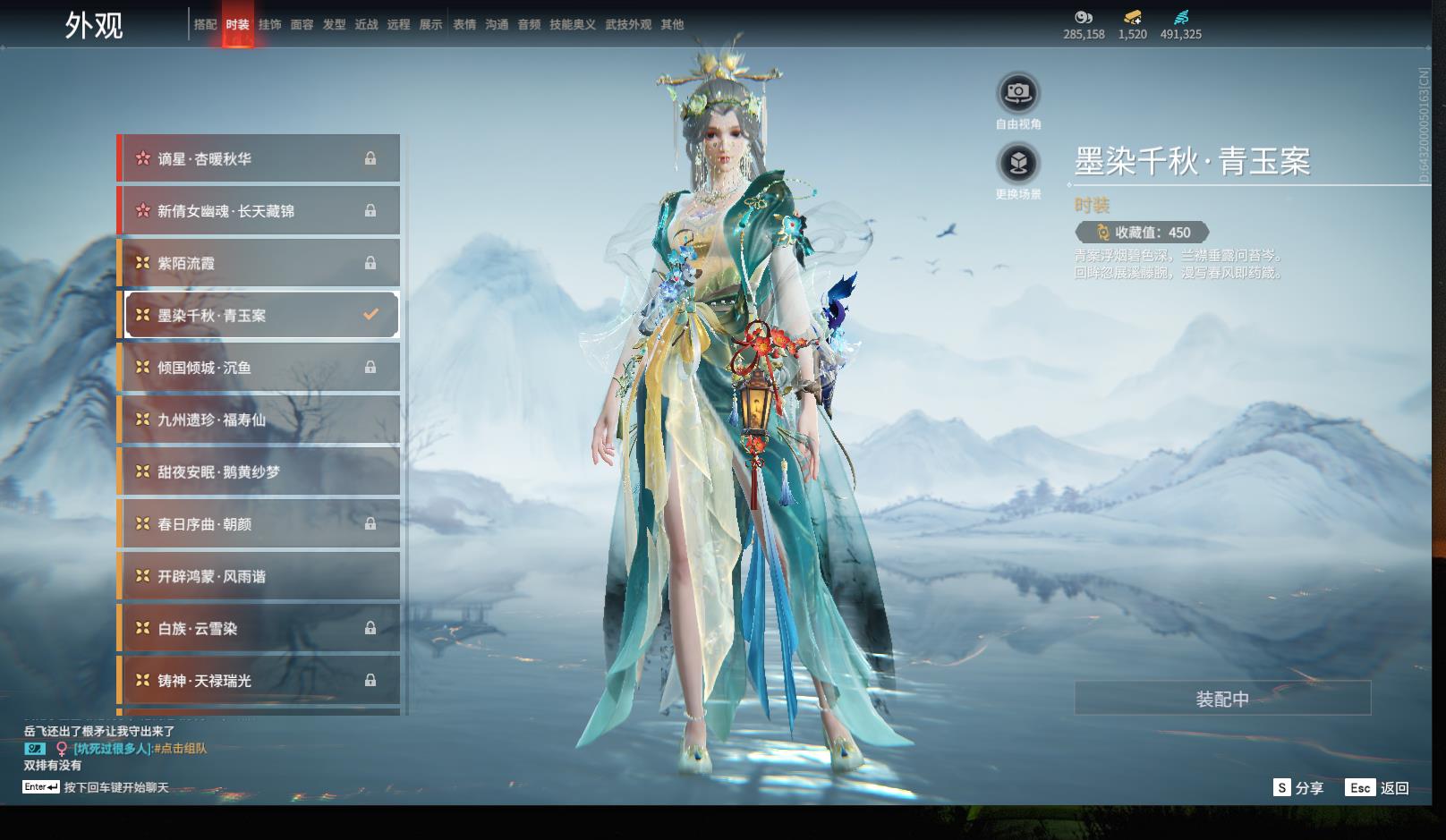Choose the 九州遗珍·福寿仙 outfit

[259, 420]
